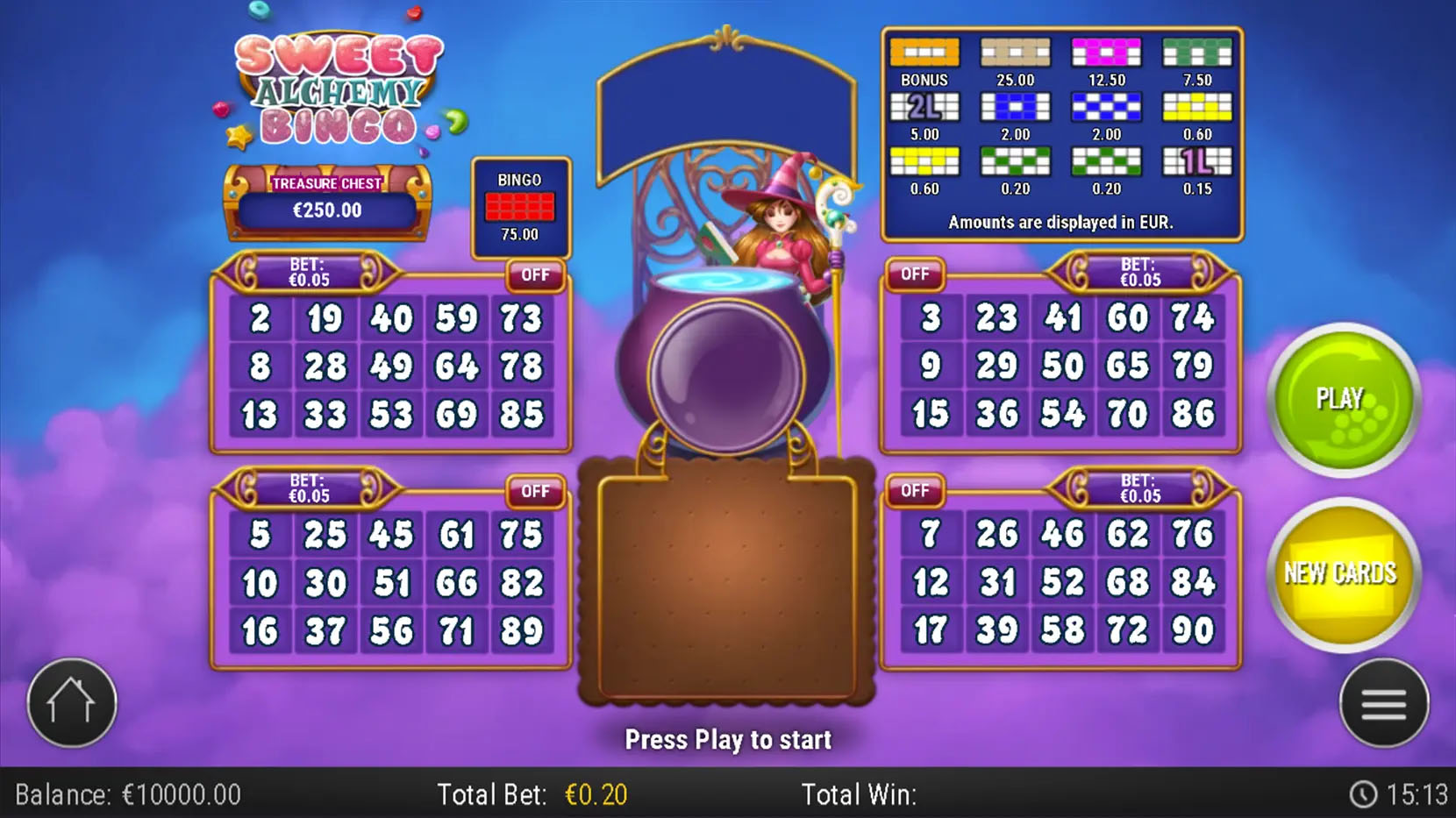Click the home icon

(70, 701)
